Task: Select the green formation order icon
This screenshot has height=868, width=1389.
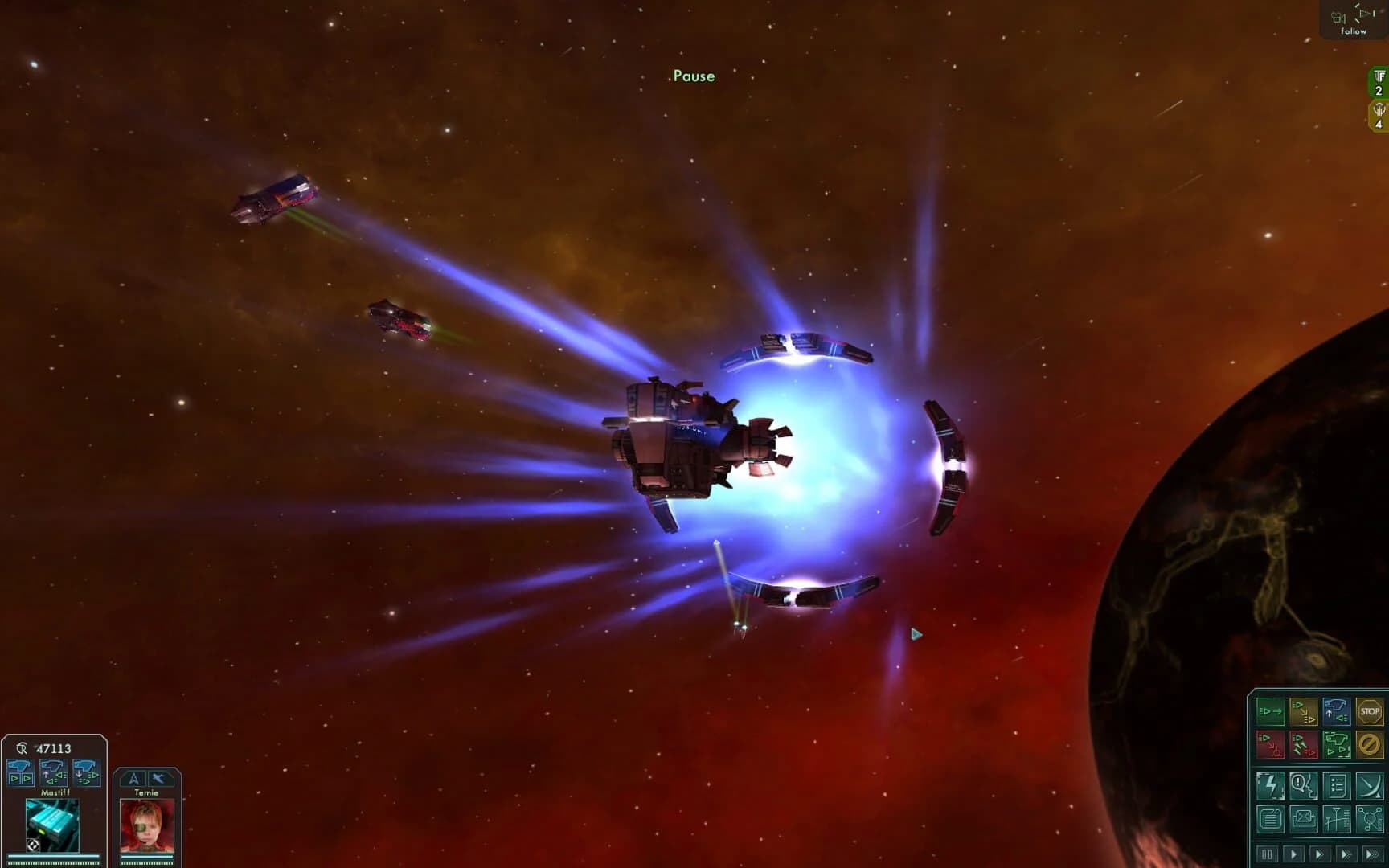Action: coord(1338,745)
